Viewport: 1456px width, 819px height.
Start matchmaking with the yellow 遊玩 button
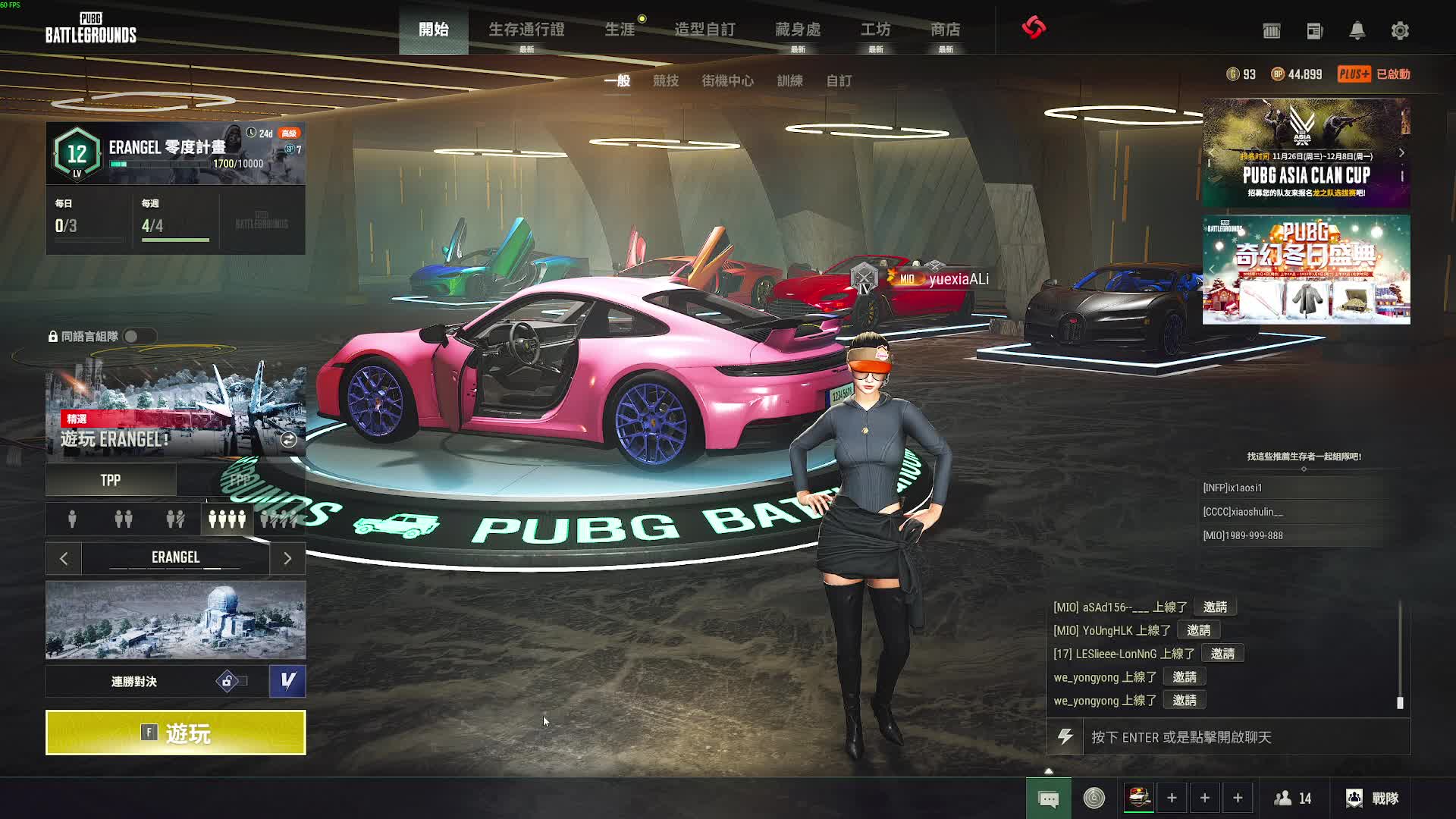coord(175,733)
